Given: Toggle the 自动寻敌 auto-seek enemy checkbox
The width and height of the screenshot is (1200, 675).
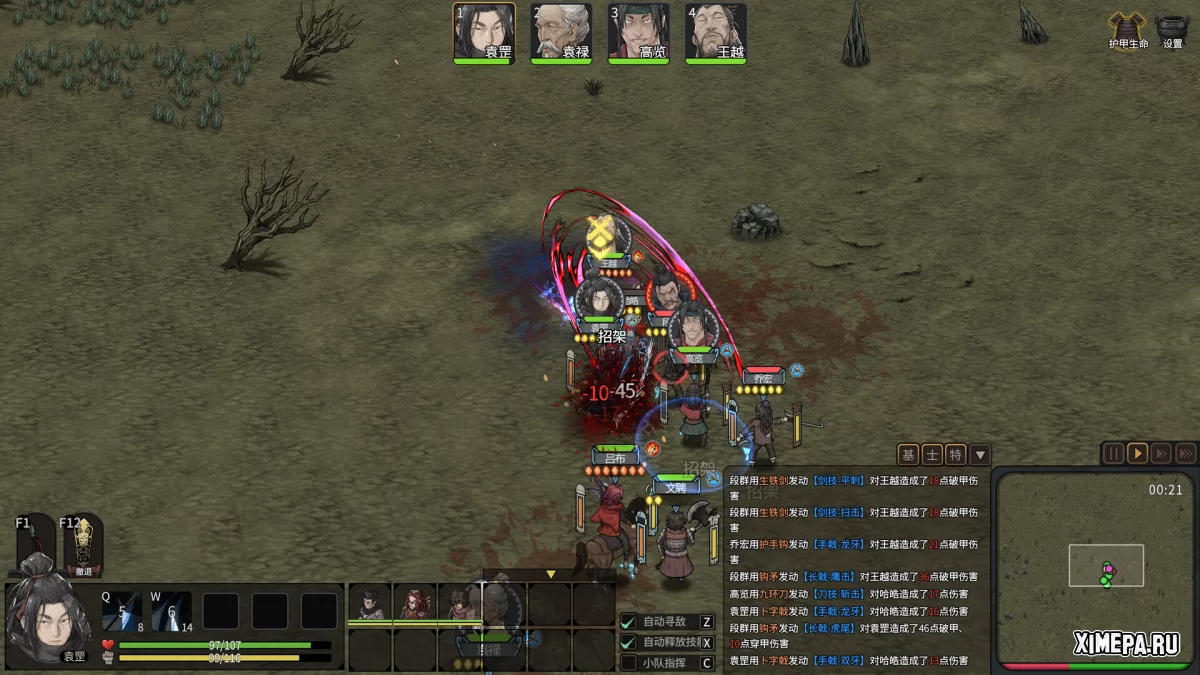Looking at the screenshot, I should tap(629, 622).
